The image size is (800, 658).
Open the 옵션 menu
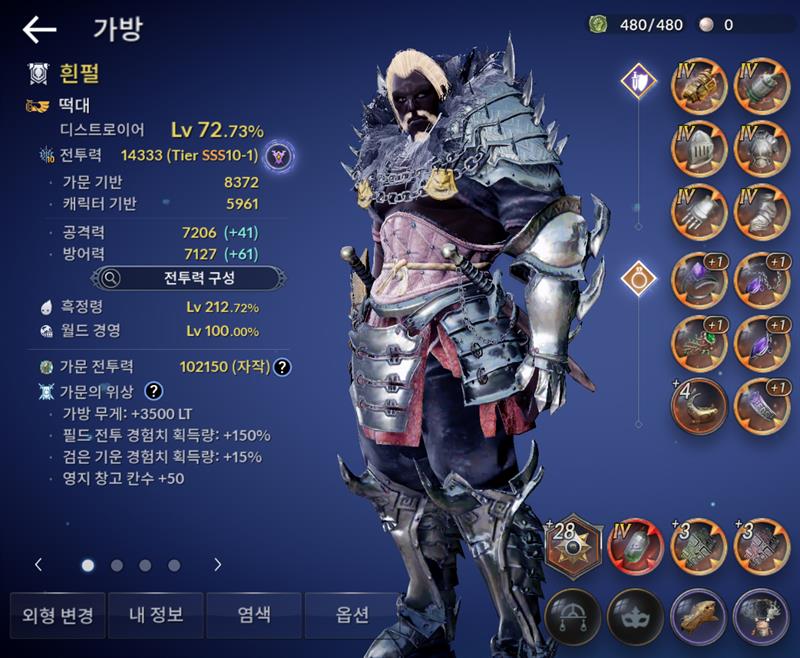tap(352, 615)
